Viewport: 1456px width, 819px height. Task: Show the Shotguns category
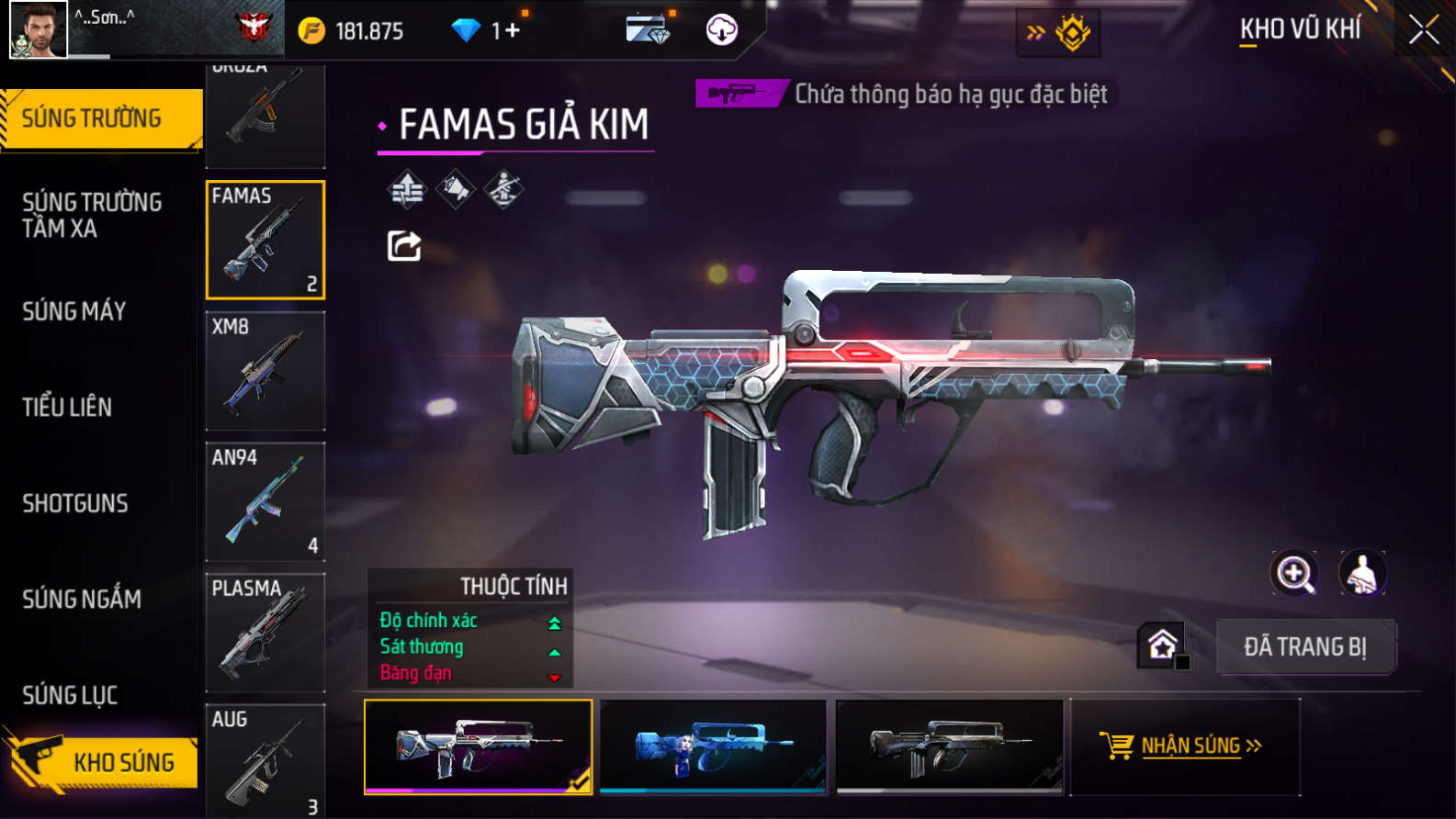point(75,503)
